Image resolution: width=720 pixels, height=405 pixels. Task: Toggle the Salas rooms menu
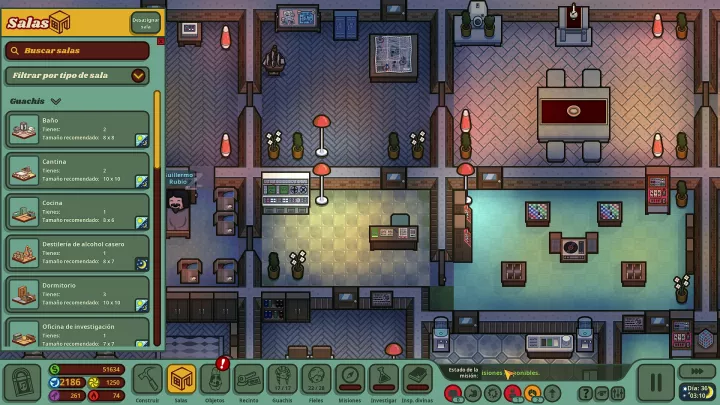tap(181, 381)
